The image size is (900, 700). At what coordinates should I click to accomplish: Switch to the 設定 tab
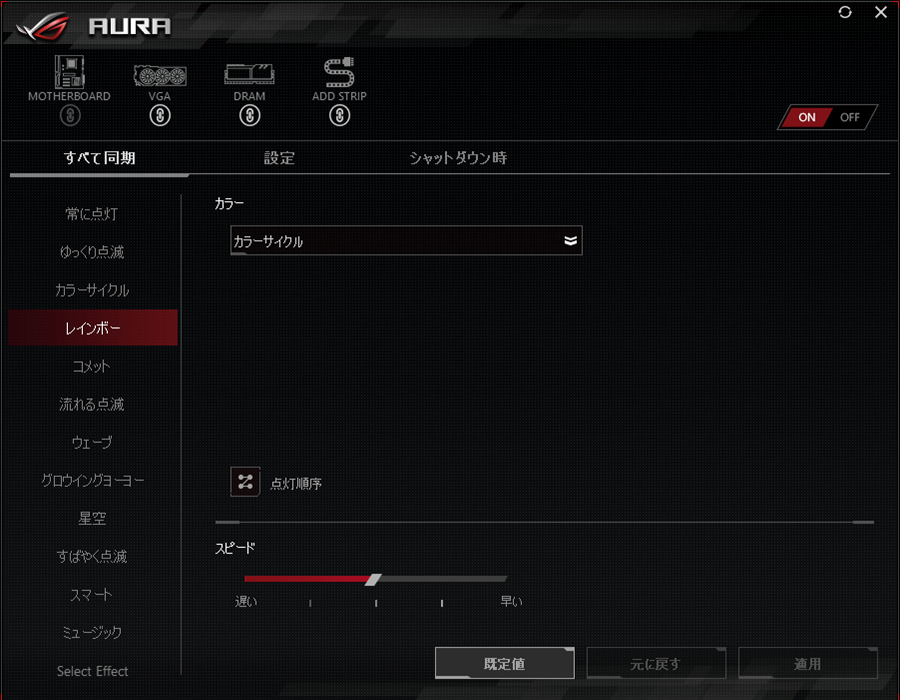click(279, 158)
